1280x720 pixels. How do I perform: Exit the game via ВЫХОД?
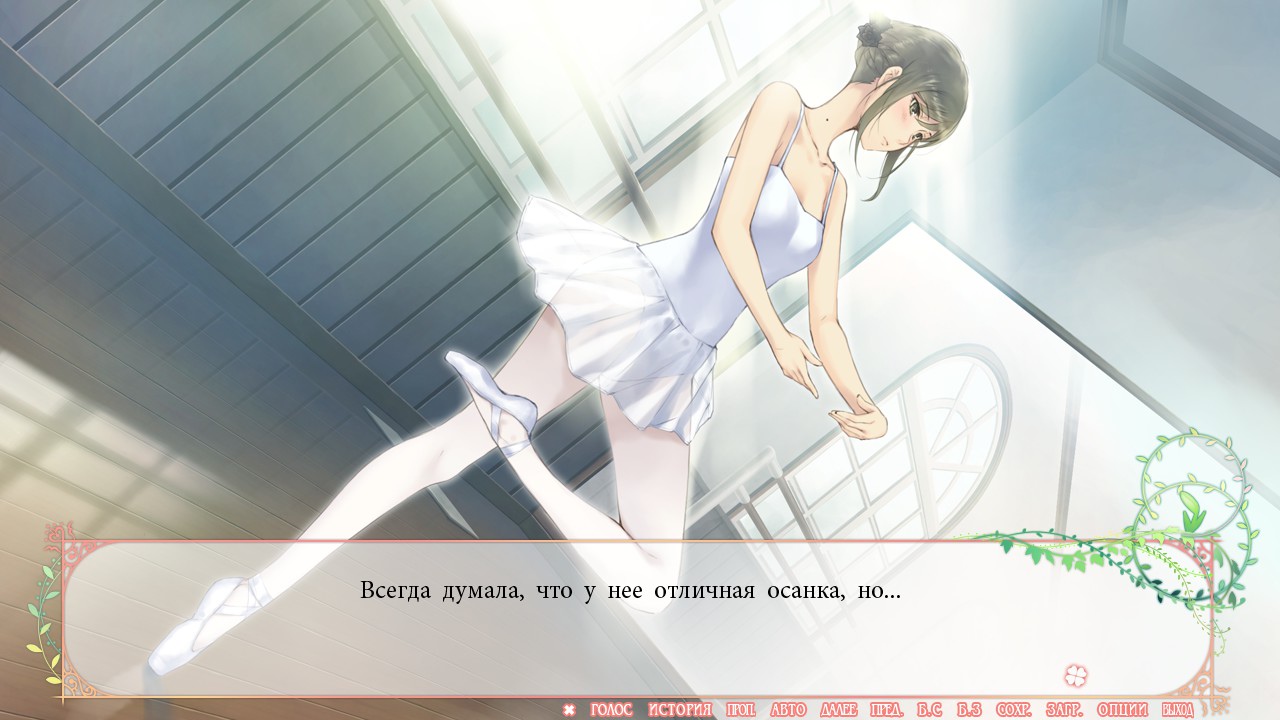1176,710
